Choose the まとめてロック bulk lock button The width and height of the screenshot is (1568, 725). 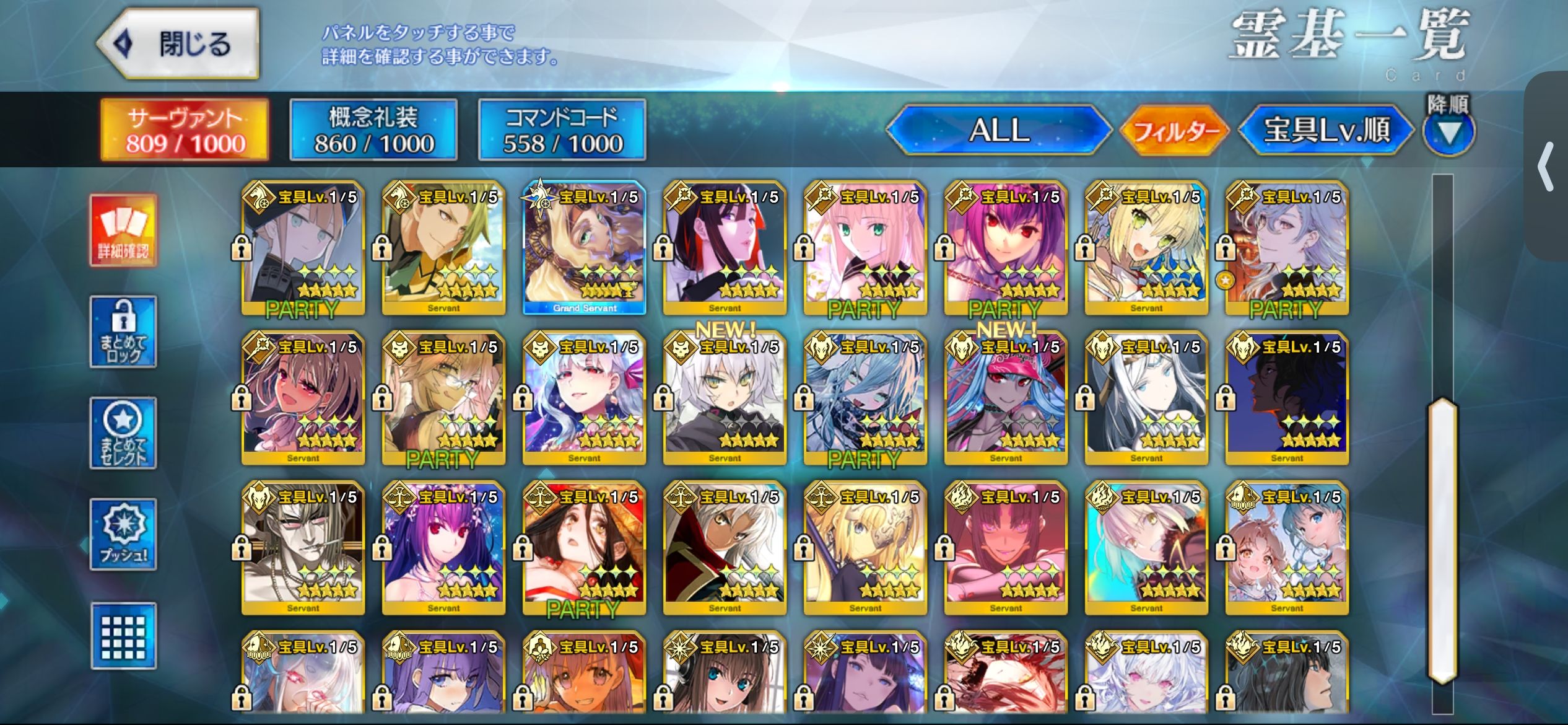123,332
